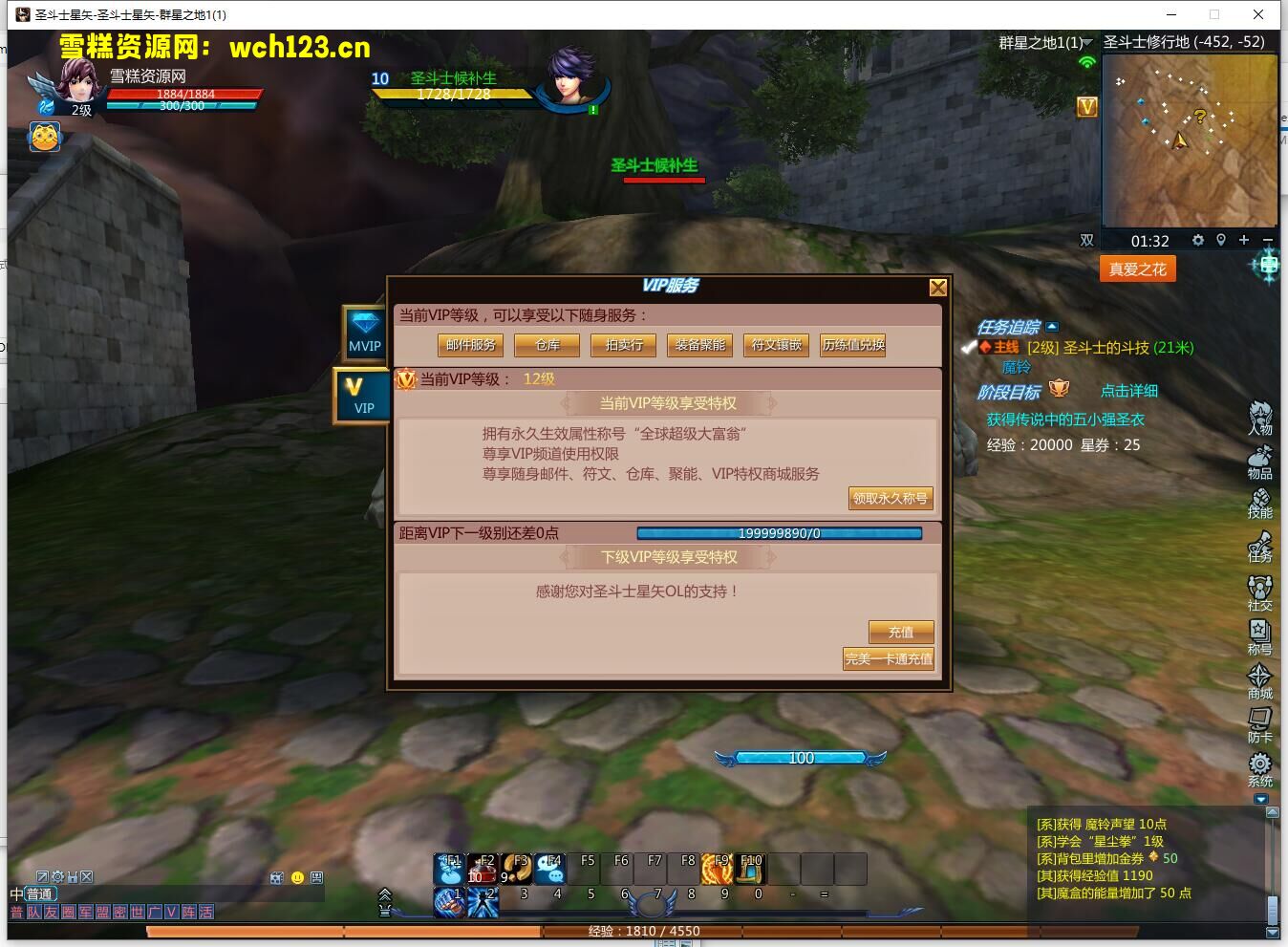1288x947 pixels.
Task: Open the emoticon picker in chat bar
Action: pyautogui.click(x=297, y=877)
